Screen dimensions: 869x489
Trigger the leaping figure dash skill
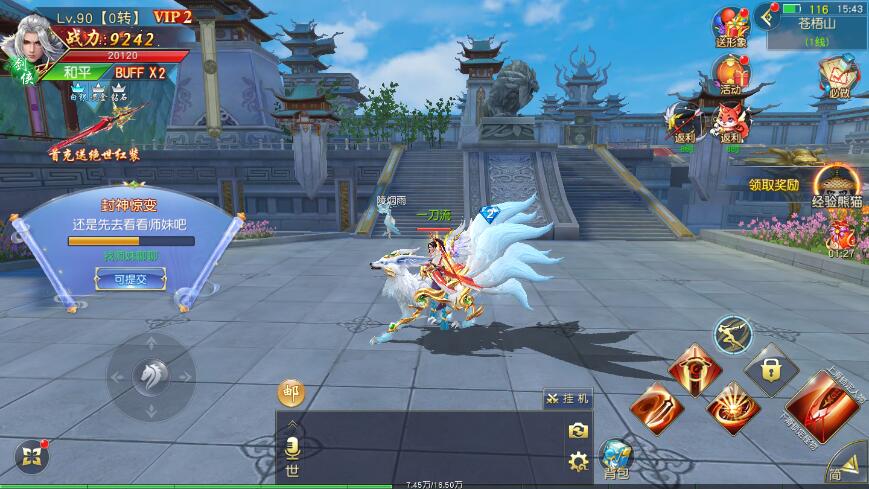[733, 334]
